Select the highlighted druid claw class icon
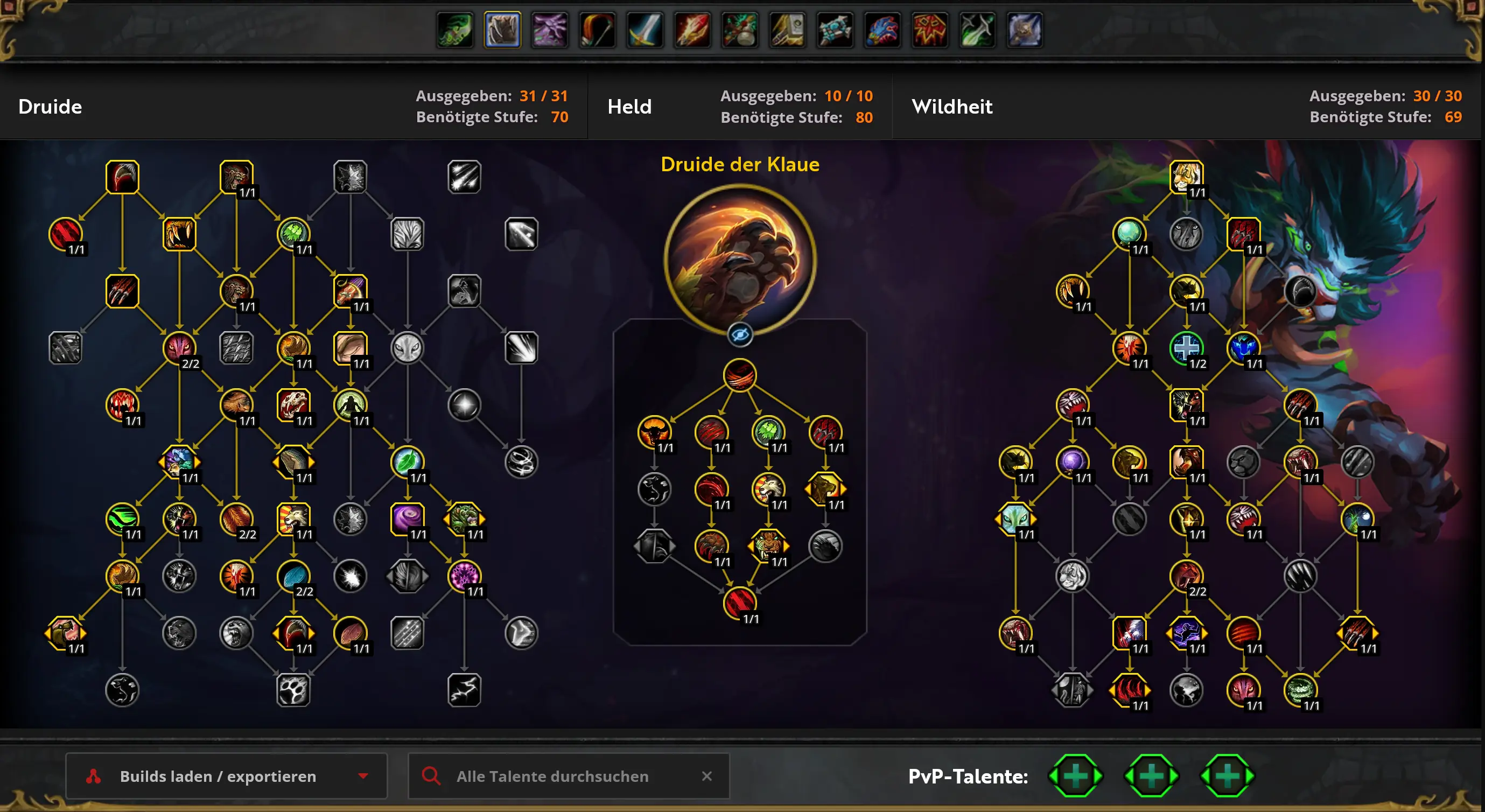This screenshot has width=1485, height=812. point(502,30)
